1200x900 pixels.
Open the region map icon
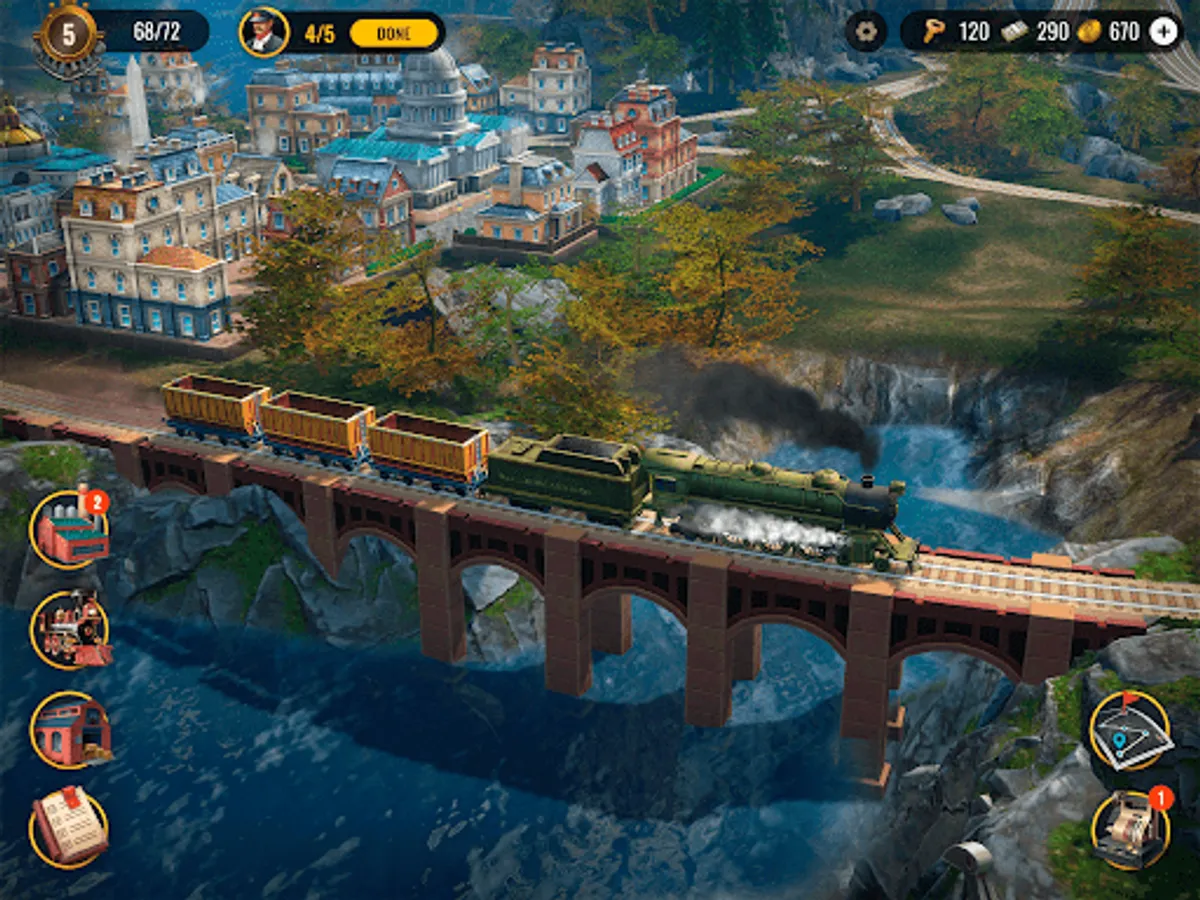[x=1130, y=731]
